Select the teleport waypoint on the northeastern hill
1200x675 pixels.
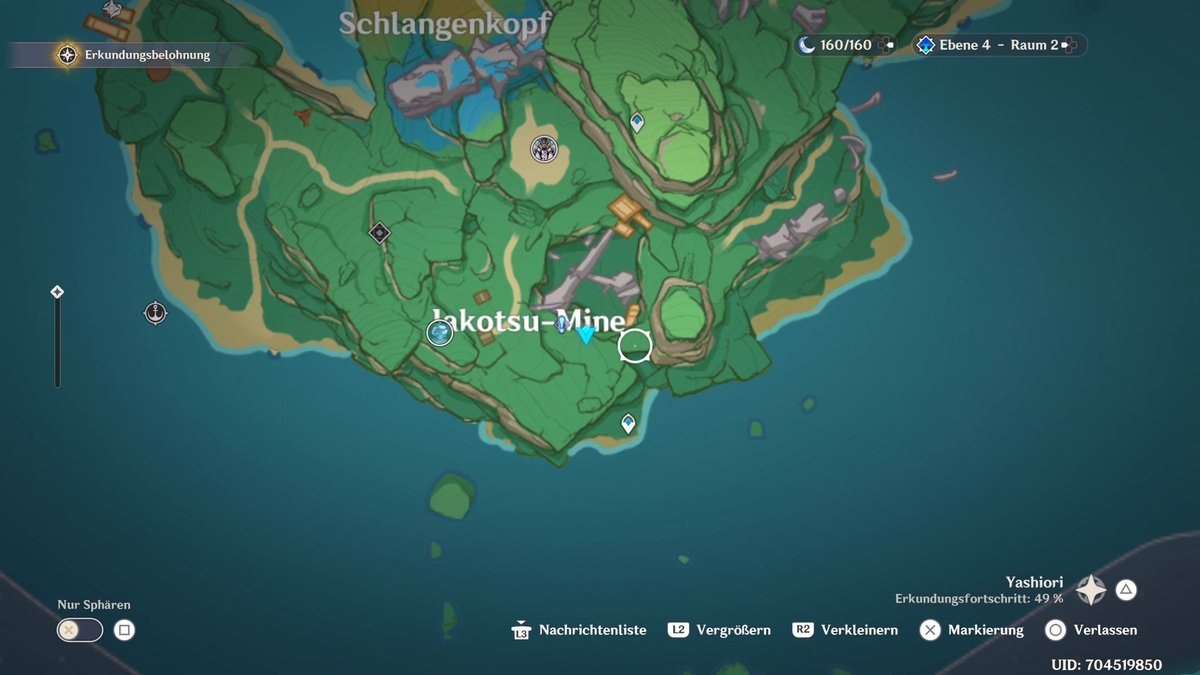[637, 122]
